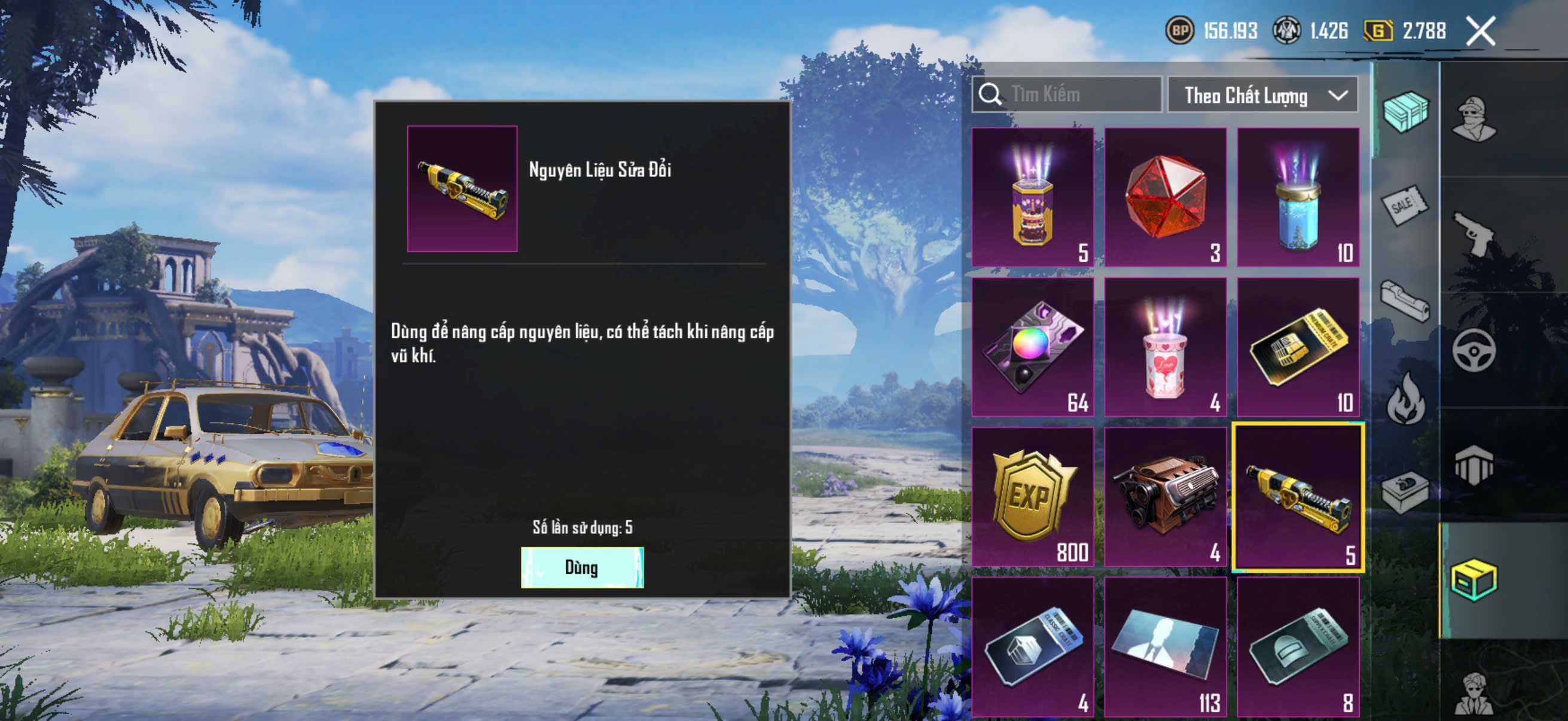
Task: Open the SALE ticket tab
Action: click(1405, 206)
